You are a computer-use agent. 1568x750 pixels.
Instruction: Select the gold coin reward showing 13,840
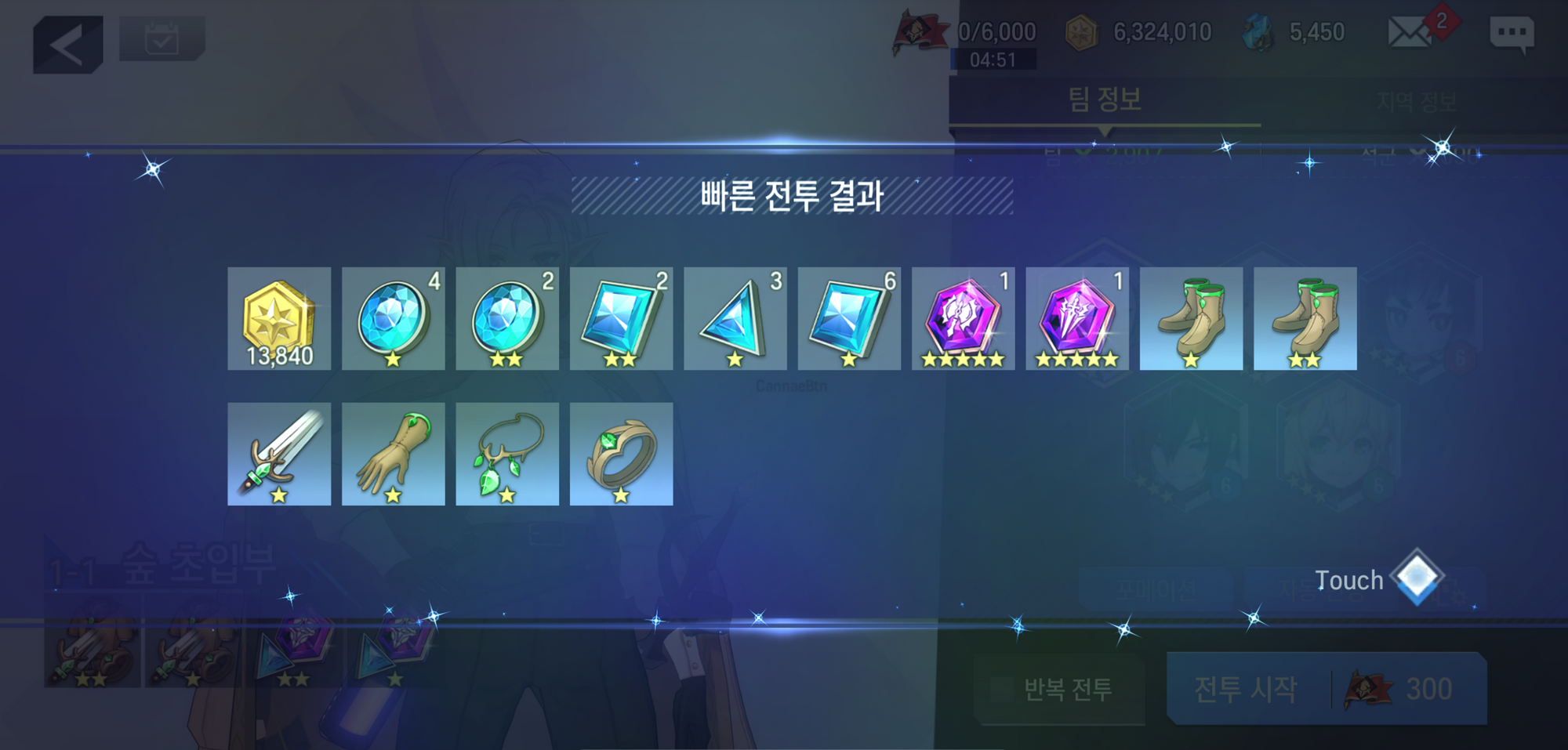coord(279,318)
